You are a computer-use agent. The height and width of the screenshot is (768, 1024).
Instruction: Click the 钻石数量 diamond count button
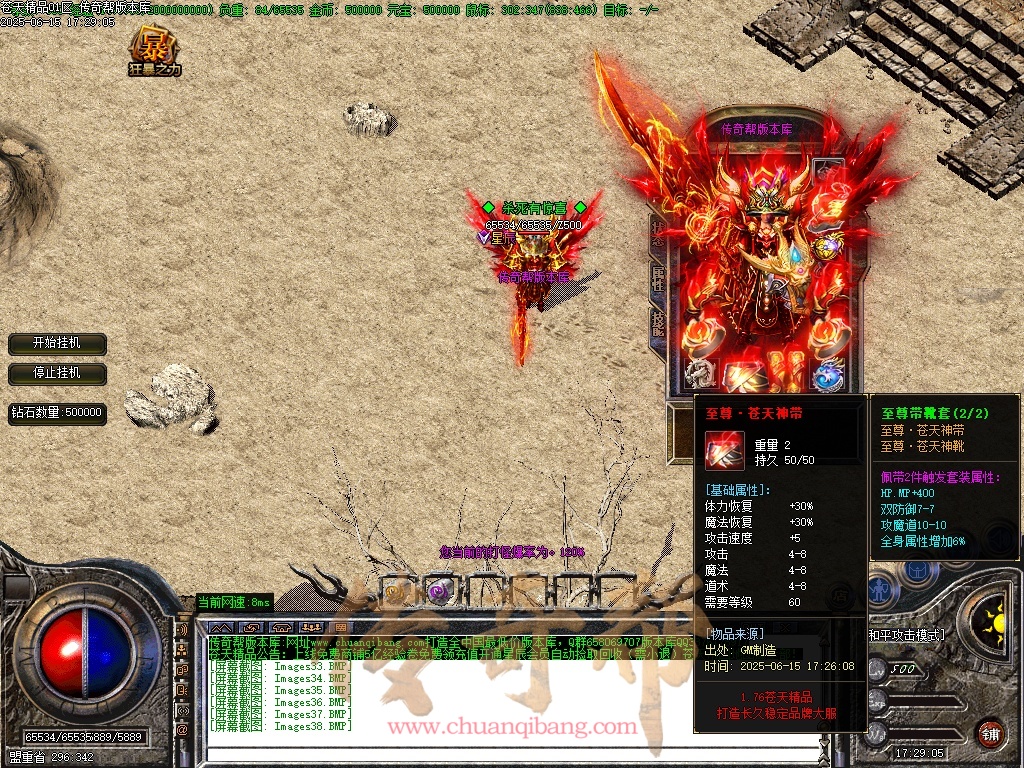pos(57,412)
